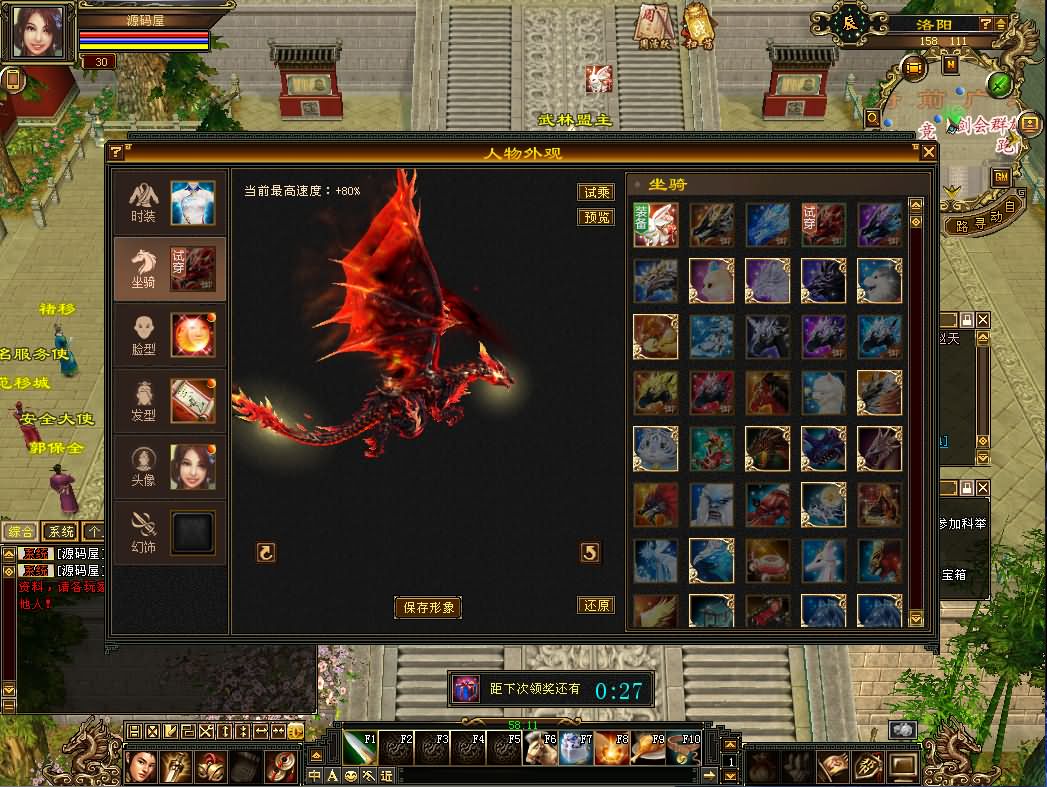Select the equipped white rabbit mount icon
Screen dimensions: 1047x787
pos(656,225)
